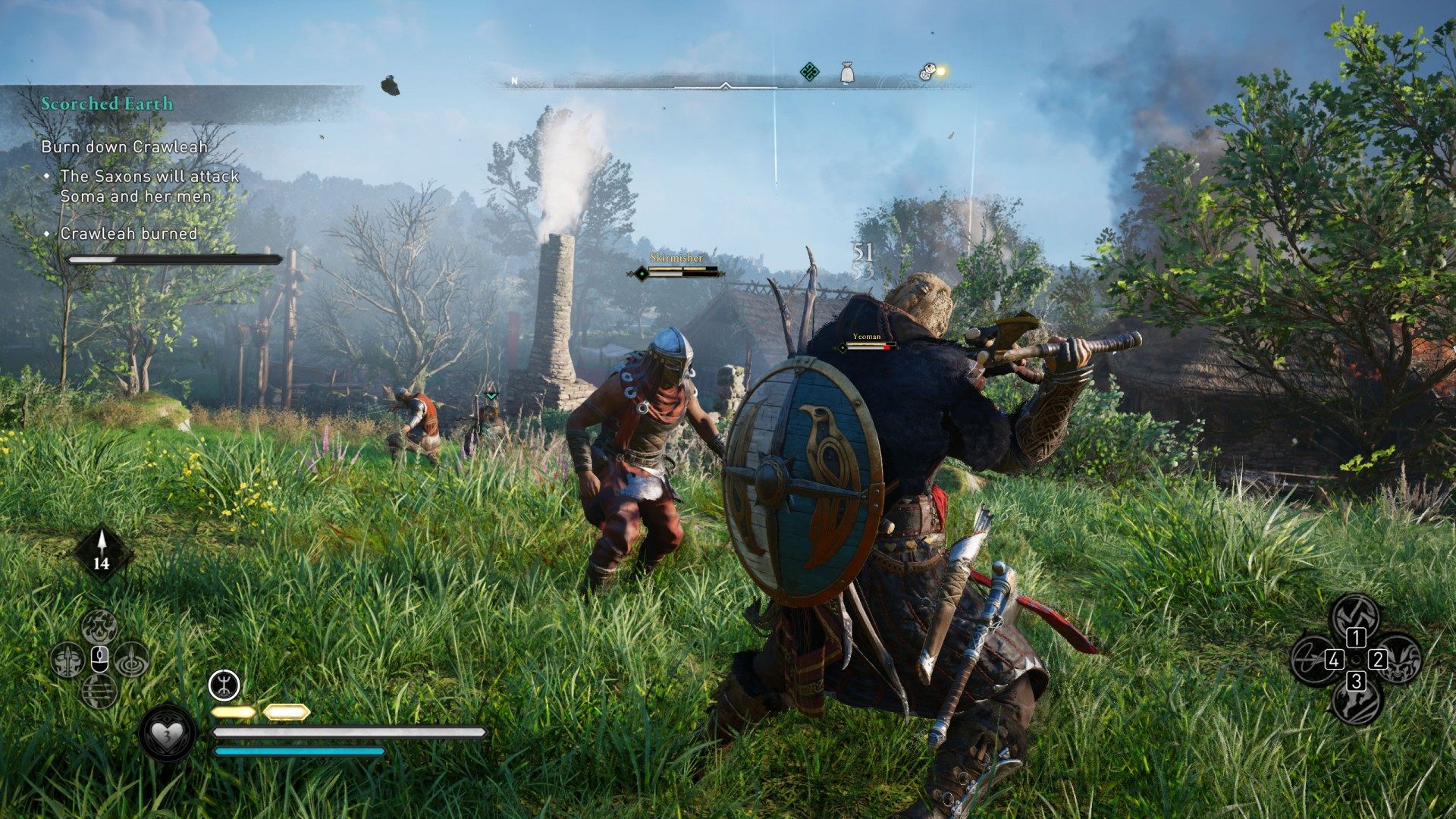The image size is (1456, 819).
Task: Activate the triple-arrow bow ability
Action: (x=99, y=692)
